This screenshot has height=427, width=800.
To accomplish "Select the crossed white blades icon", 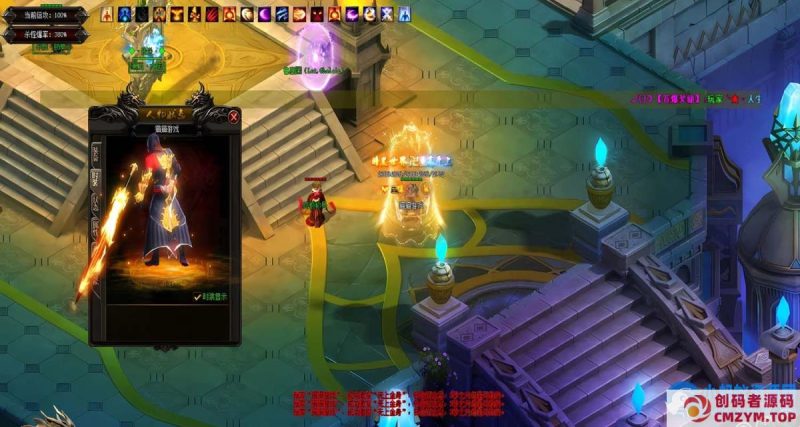I will [386, 15].
